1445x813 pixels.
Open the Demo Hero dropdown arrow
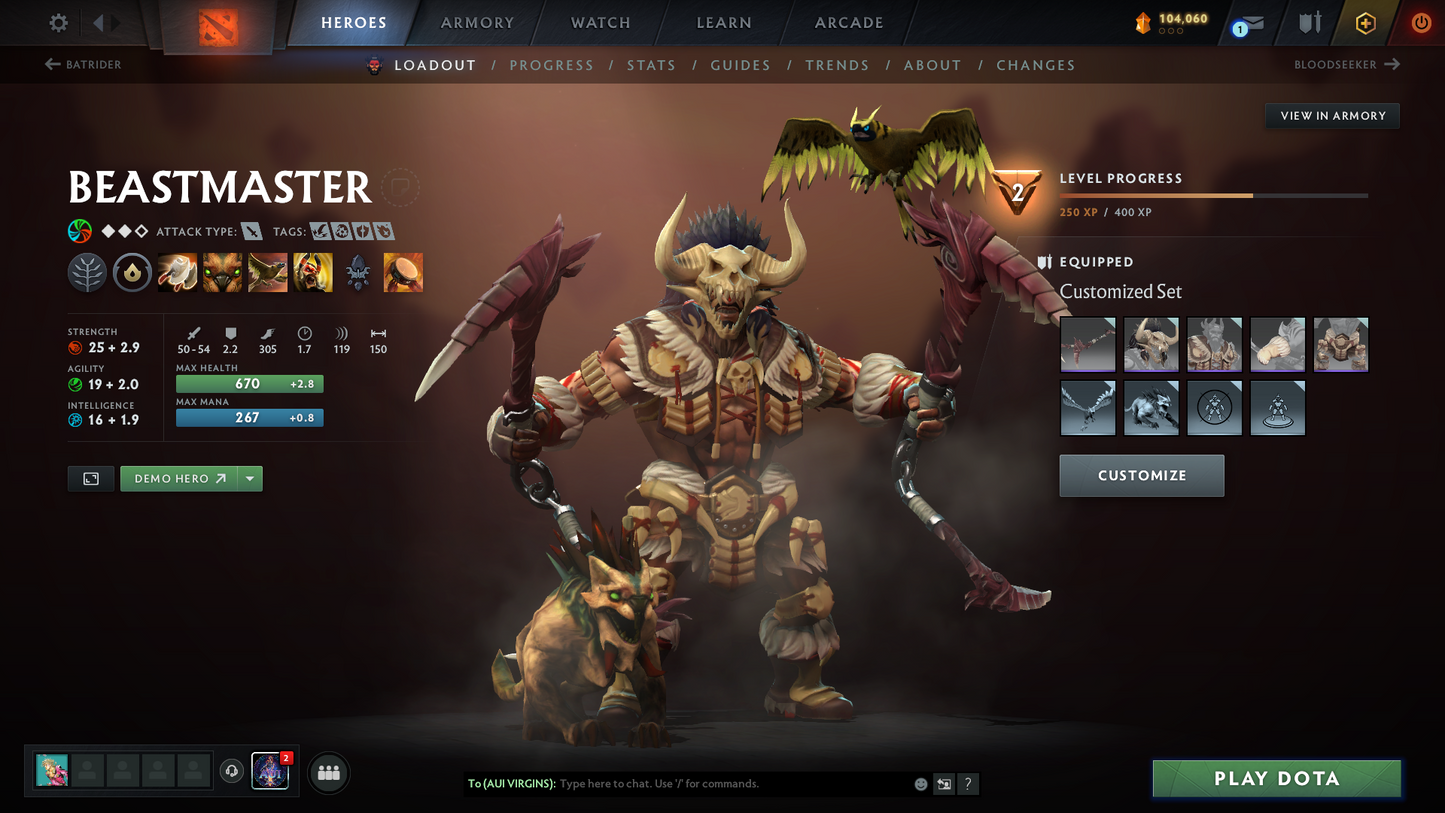249,478
